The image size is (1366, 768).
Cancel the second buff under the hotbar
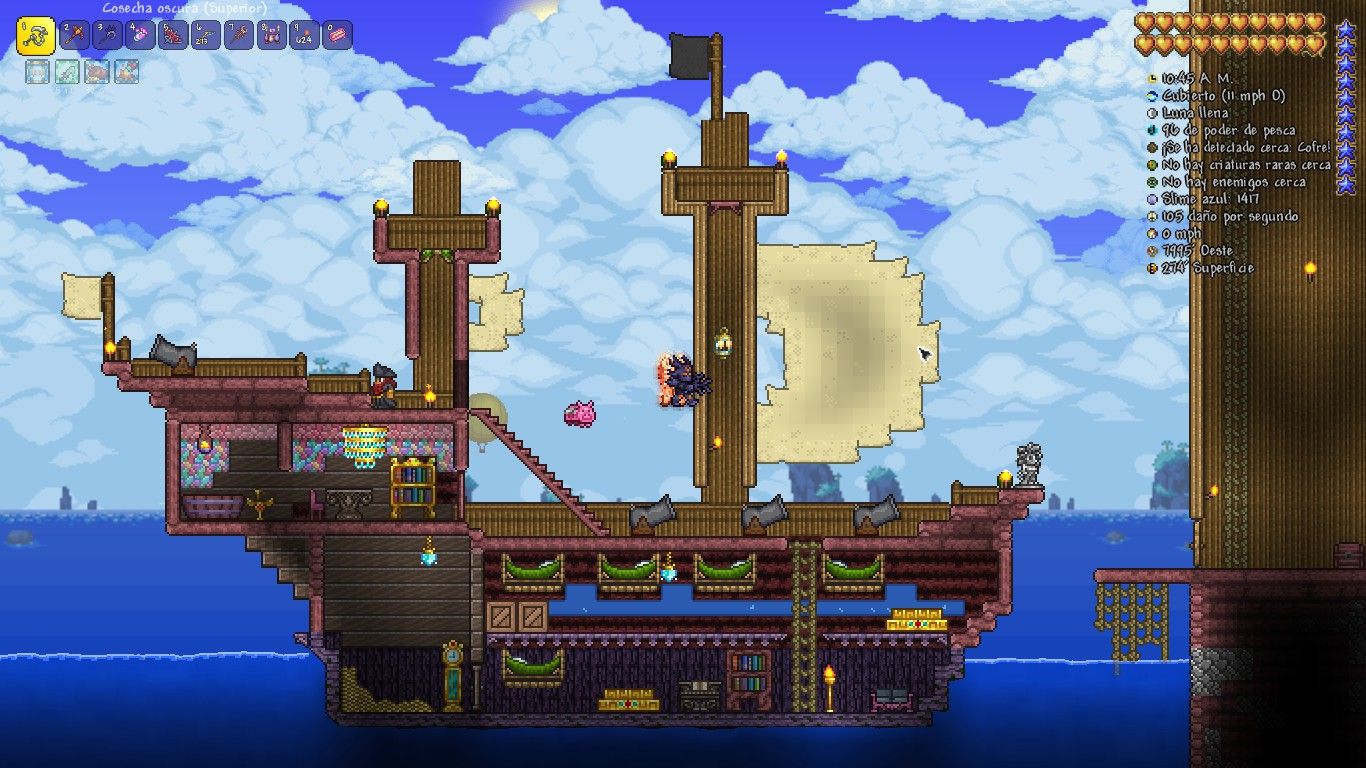(69, 71)
